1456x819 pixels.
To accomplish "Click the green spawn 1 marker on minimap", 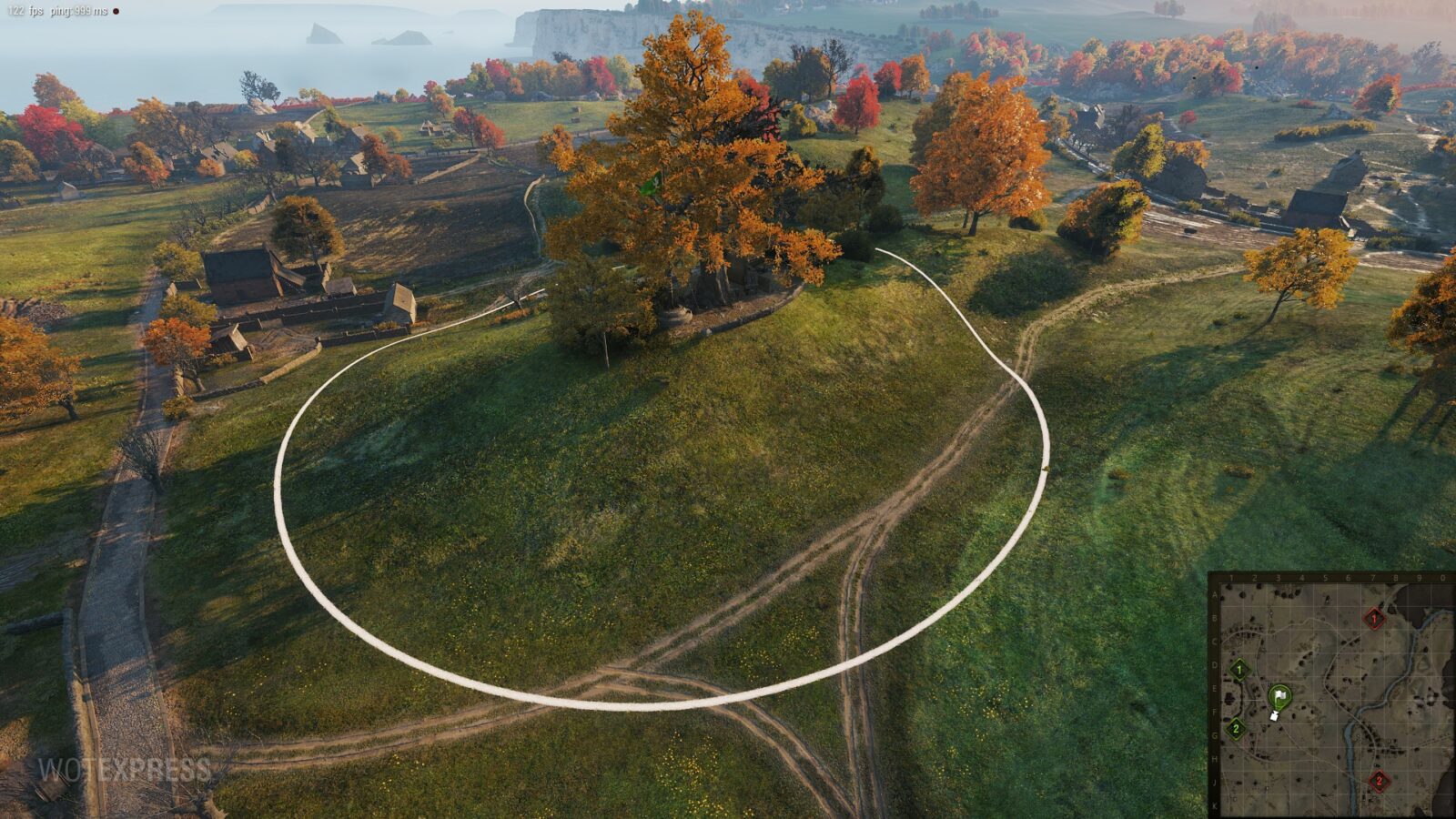I will 1239,671.
